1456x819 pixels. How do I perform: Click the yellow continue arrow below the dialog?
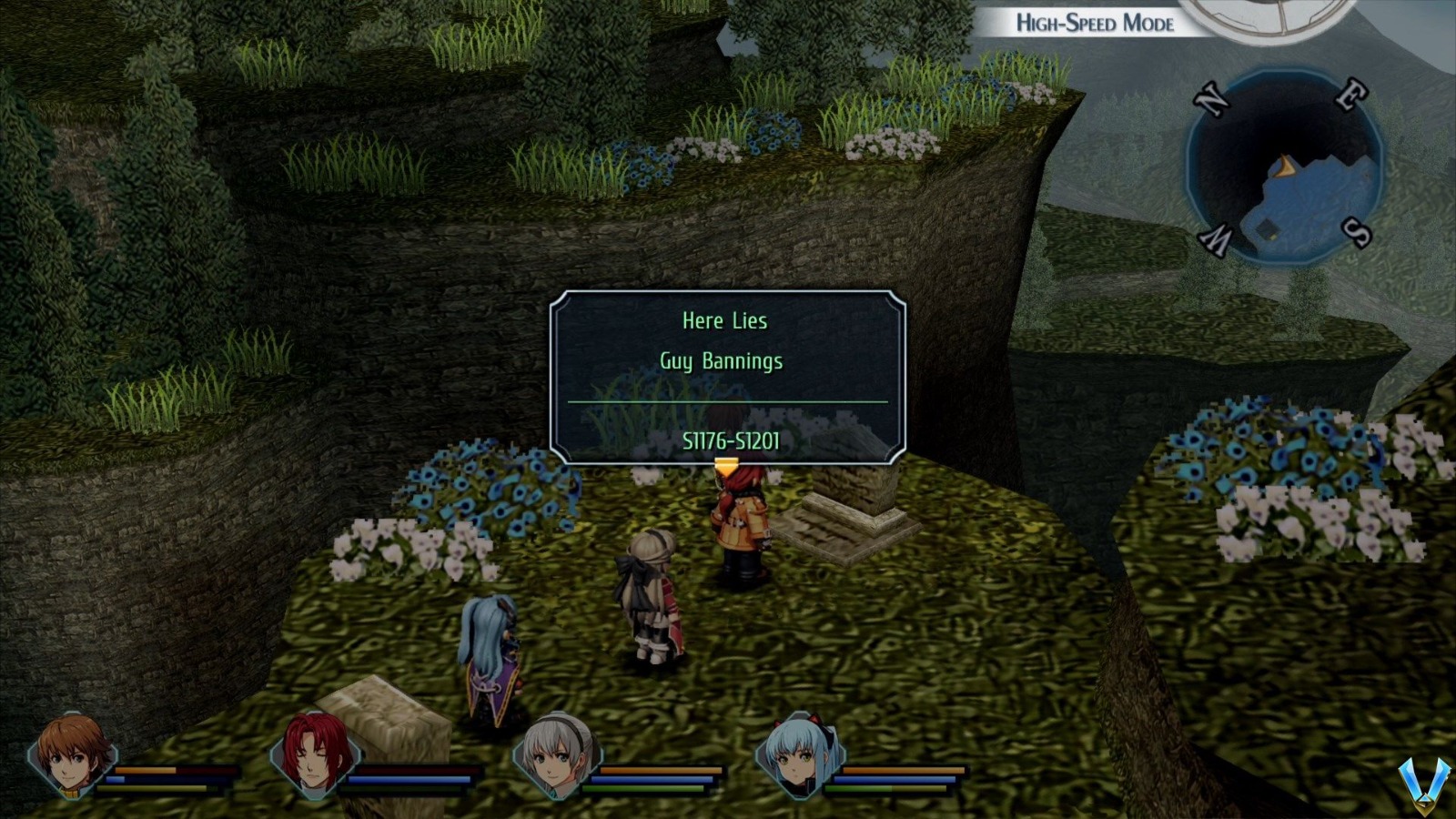pyautogui.click(x=726, y=464)
